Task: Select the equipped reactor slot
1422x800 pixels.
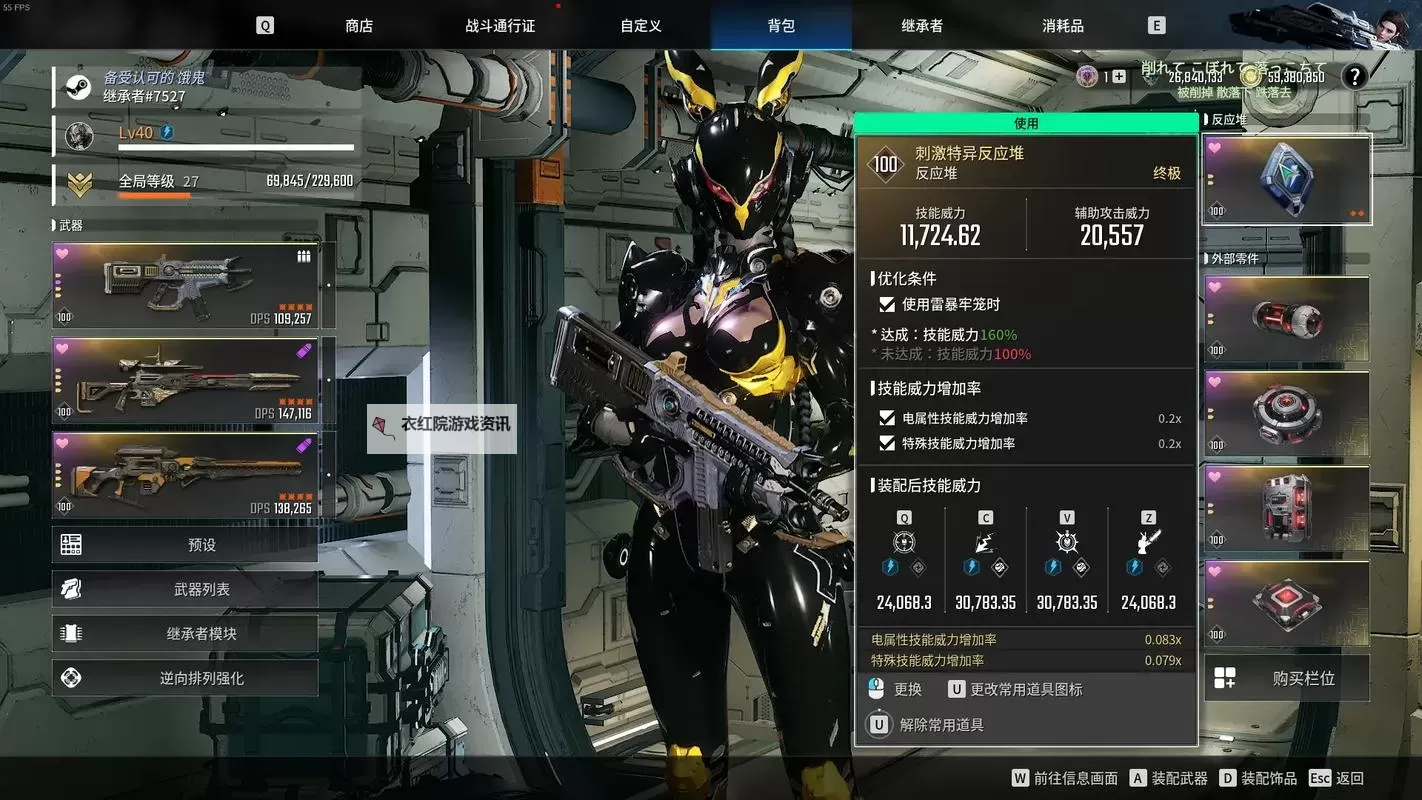Action: coord(1286,180)
